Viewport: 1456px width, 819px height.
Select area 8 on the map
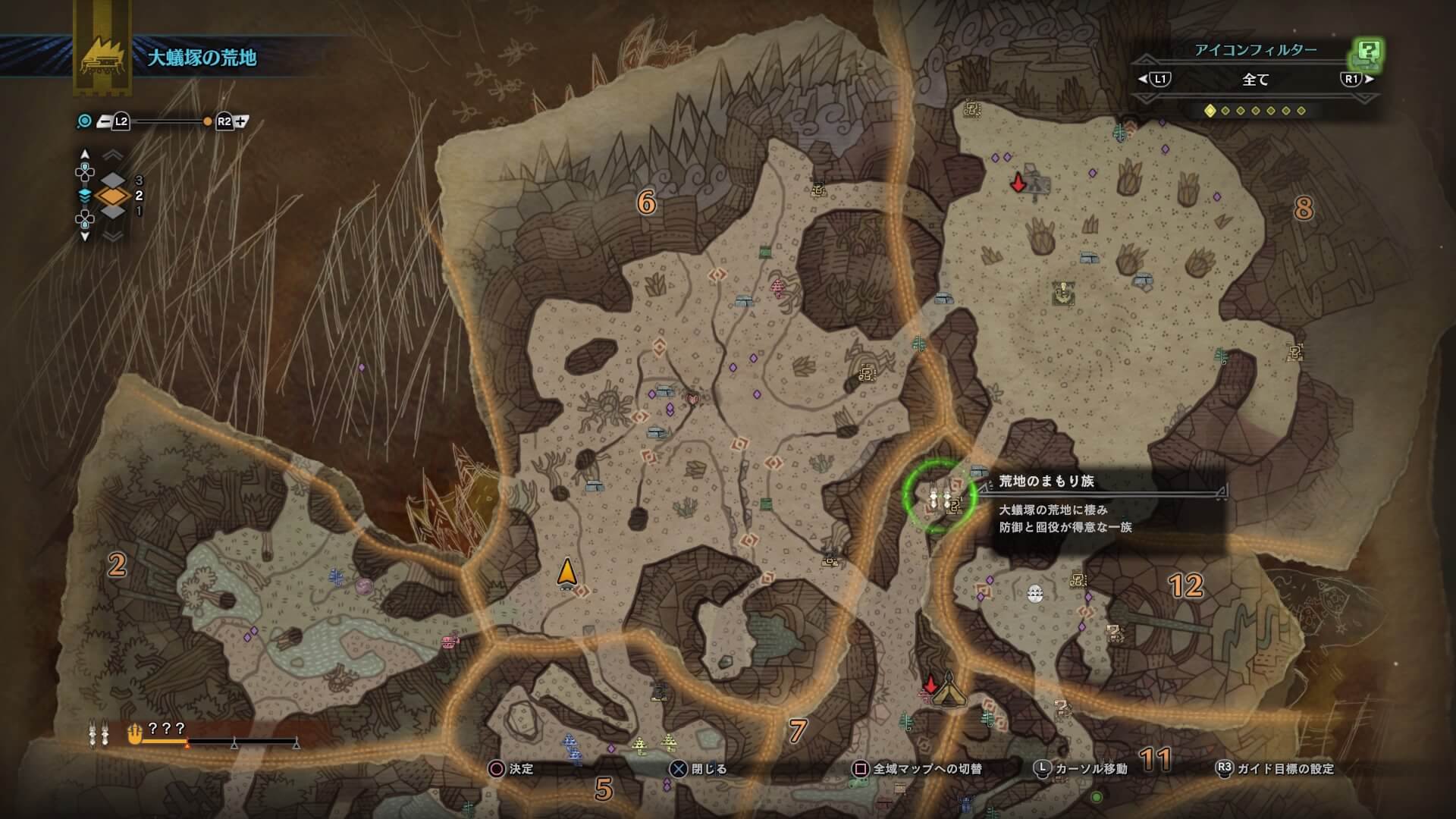[1303, 209]
